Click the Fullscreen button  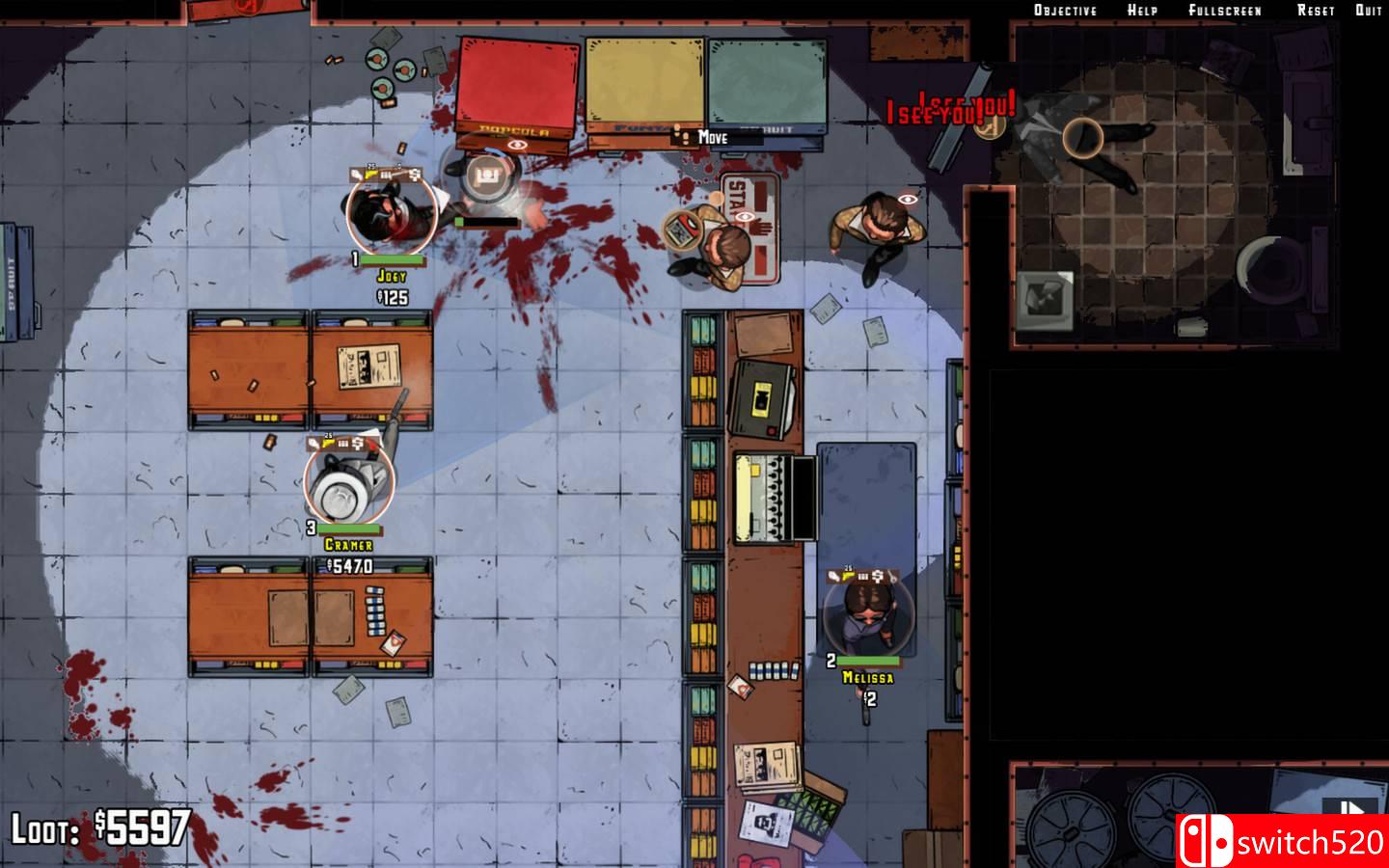(x=1225, y=10)
